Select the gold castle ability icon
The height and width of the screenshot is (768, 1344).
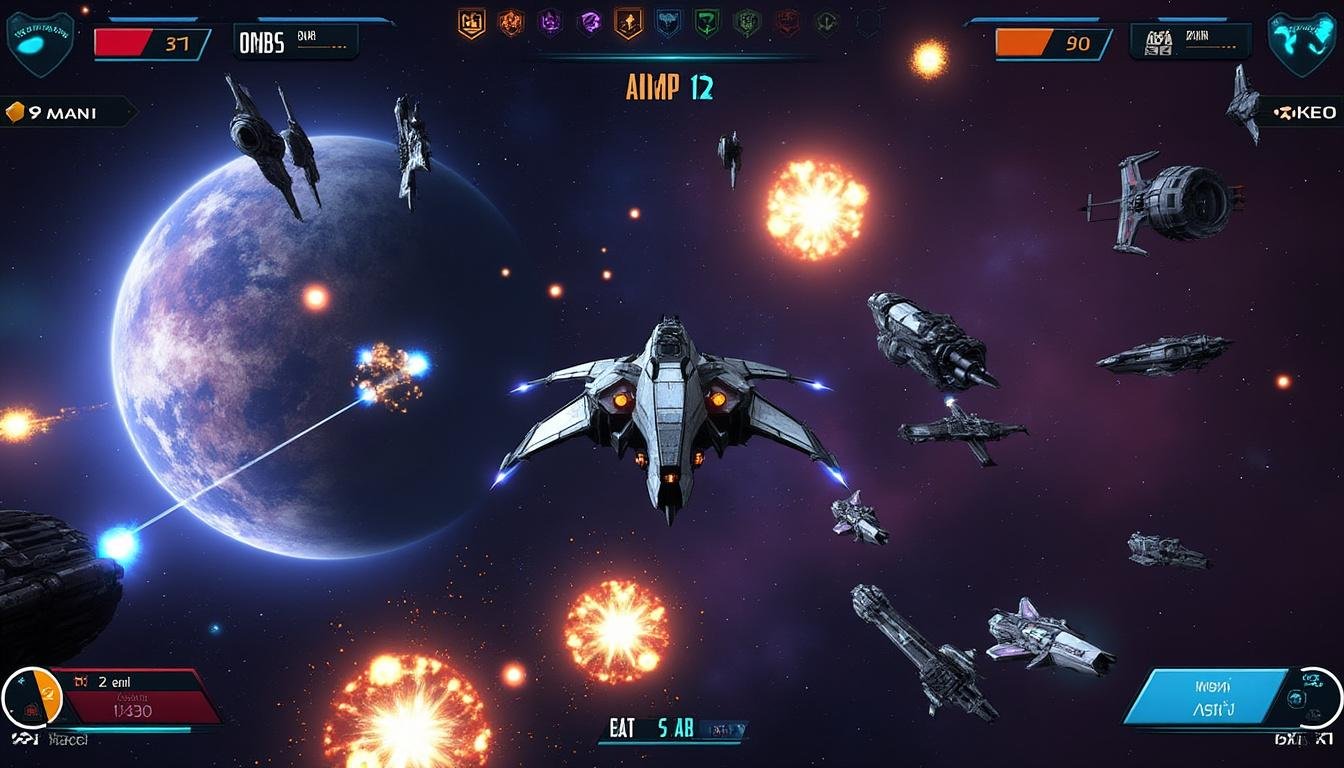pyautogui.click(x=471, y=22)
